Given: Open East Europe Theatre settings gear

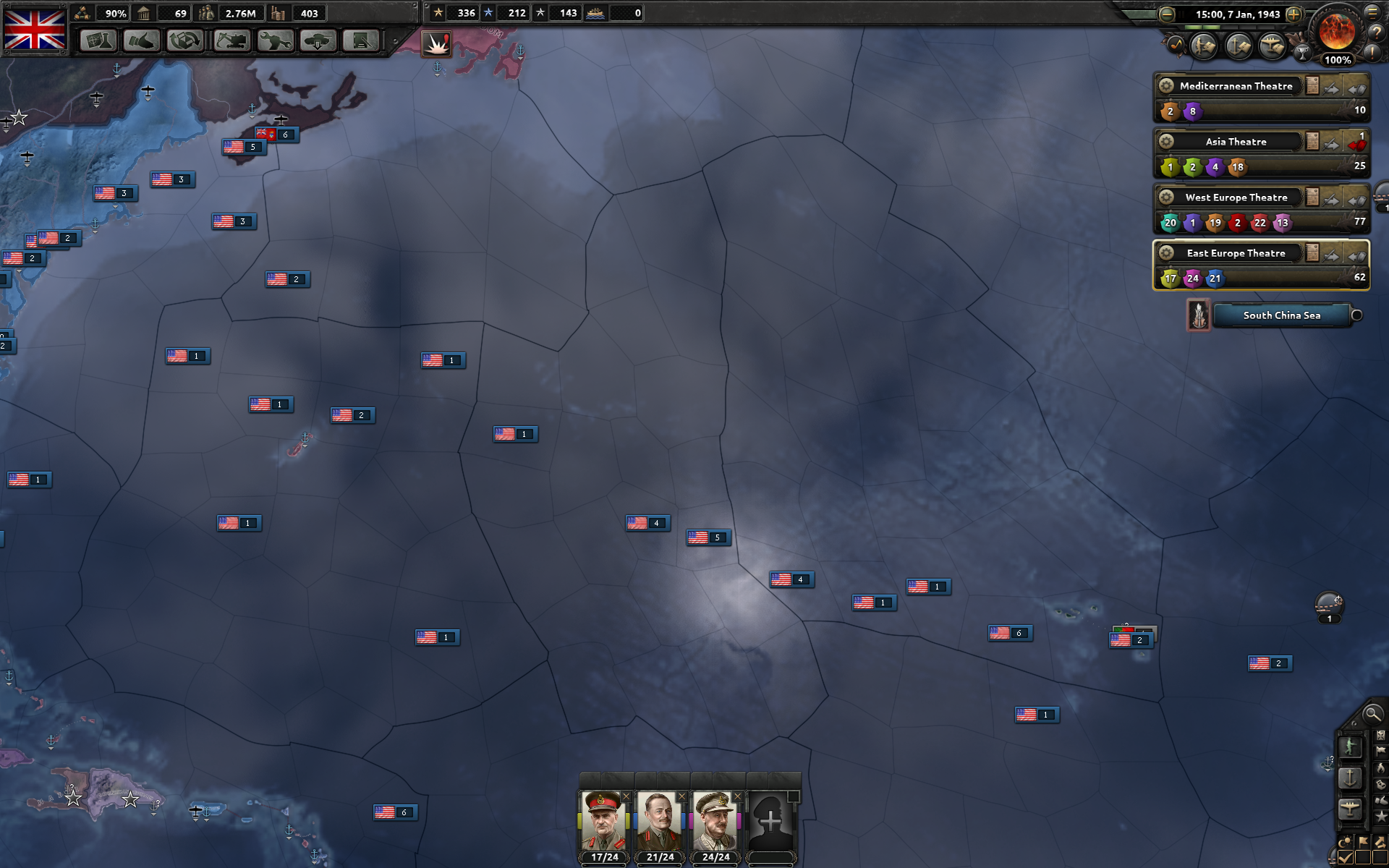Looking at the screenshot, I should 1166,253.
